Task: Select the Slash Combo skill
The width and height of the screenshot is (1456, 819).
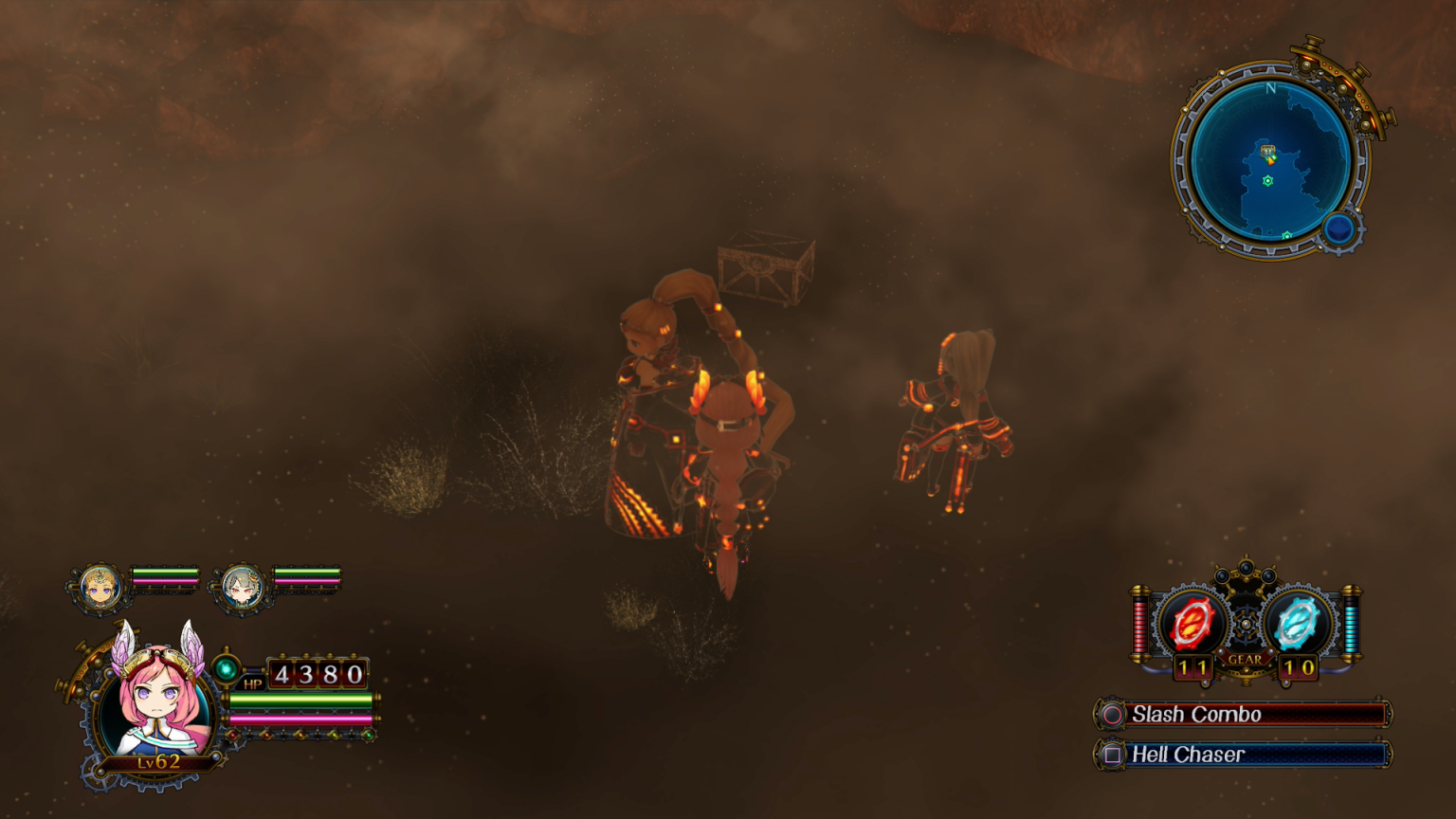Action: coord(1244,714)
